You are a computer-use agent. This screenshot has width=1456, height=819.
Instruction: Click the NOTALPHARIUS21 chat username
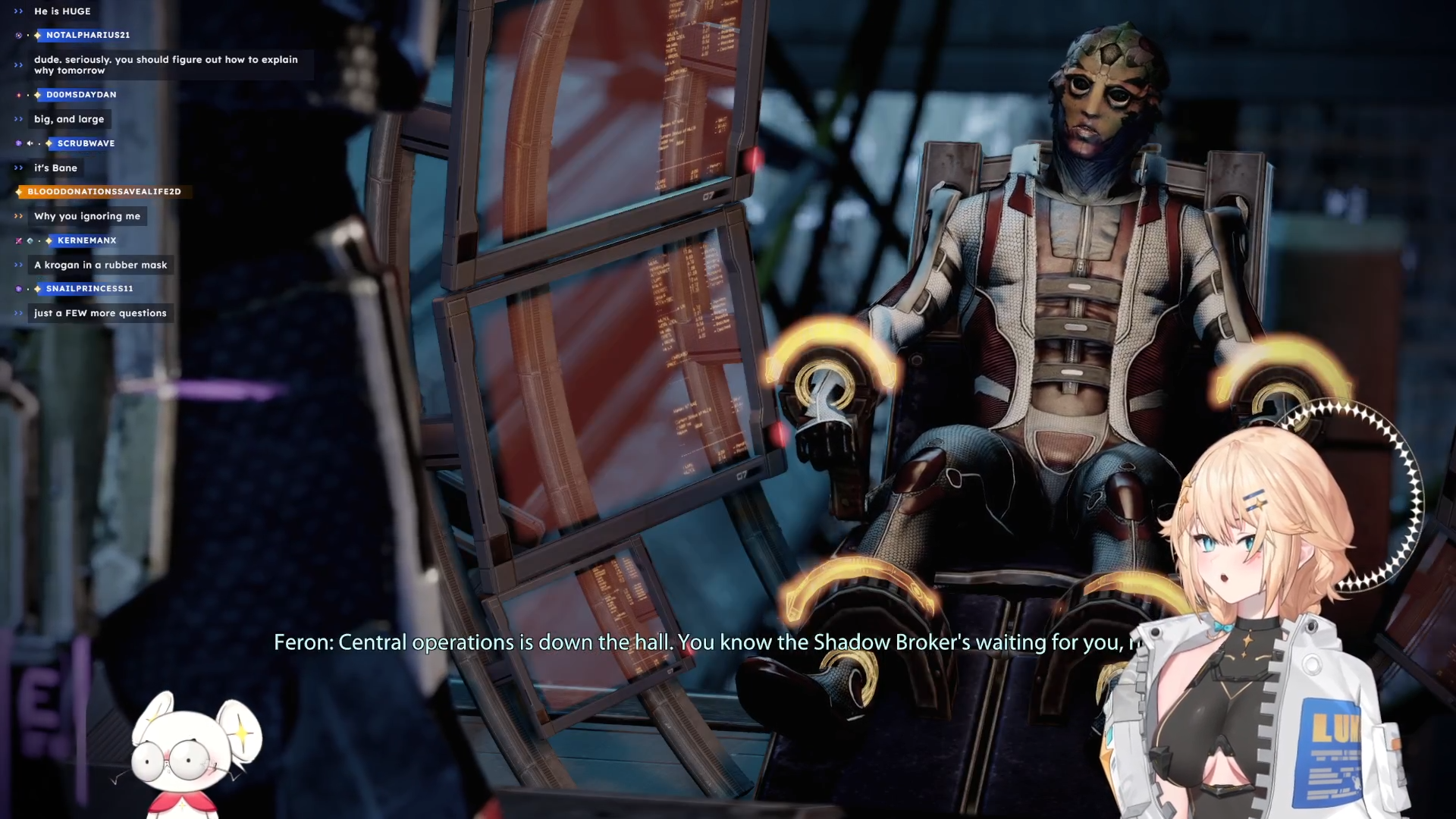tap(88, 35)
